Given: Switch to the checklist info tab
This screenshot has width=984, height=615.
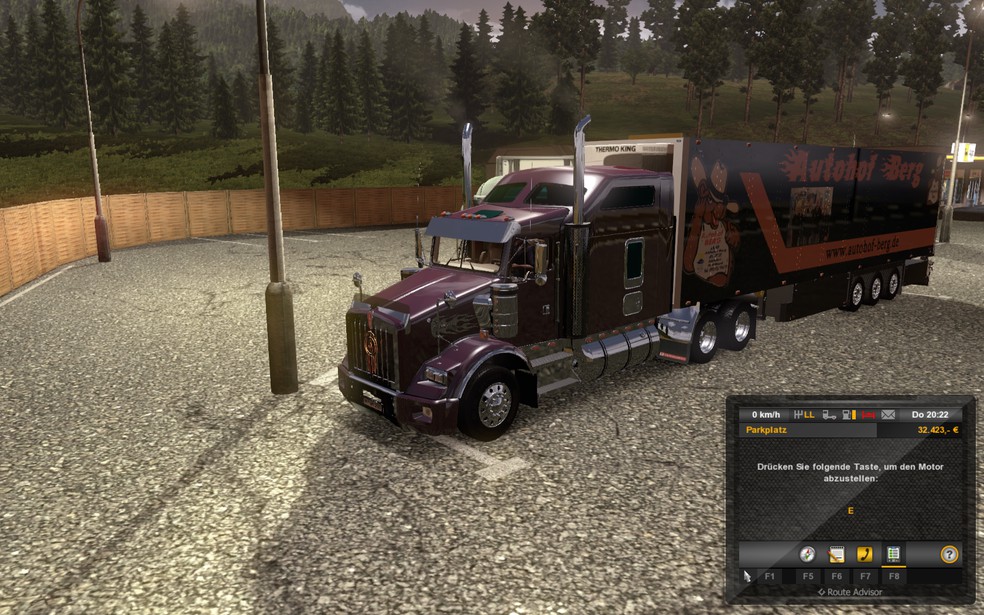Looking at the screenshot, I should [893, 554].
